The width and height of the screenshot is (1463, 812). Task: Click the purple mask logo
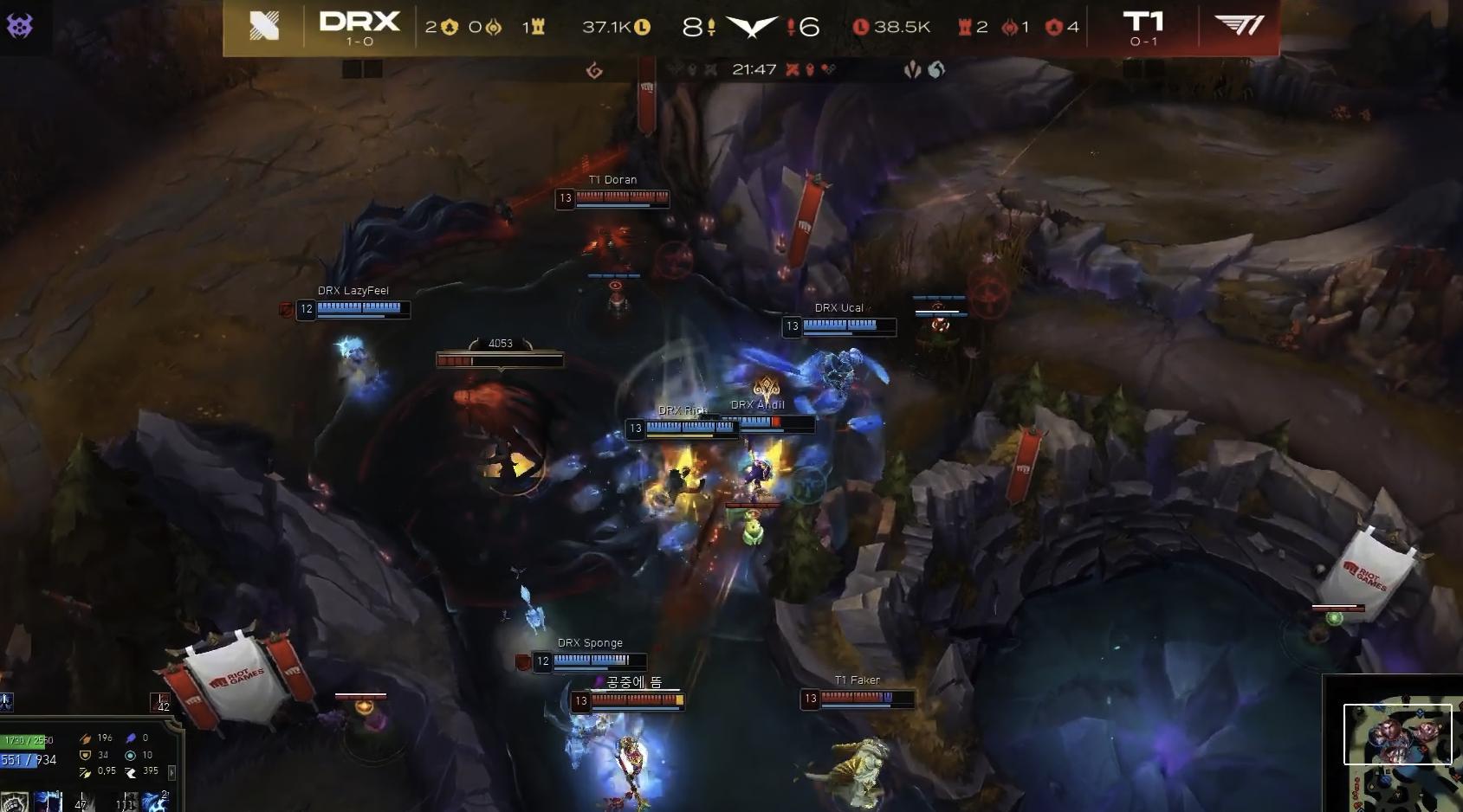click(19, 26)
